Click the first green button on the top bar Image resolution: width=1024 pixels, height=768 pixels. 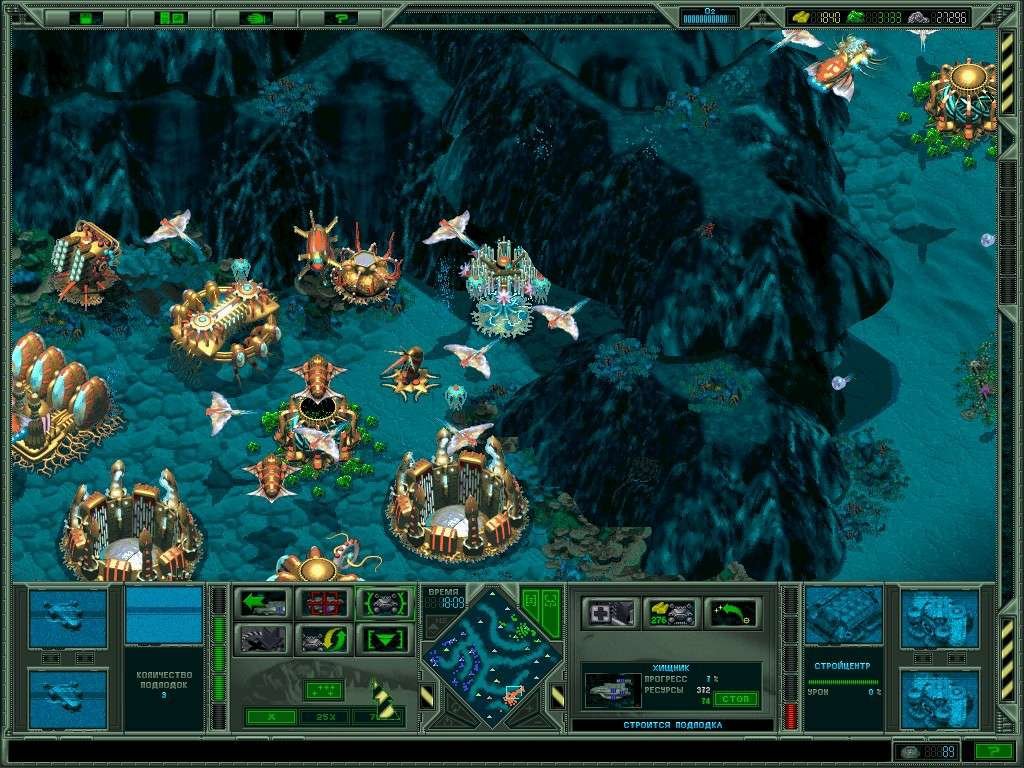pos(87,17)
